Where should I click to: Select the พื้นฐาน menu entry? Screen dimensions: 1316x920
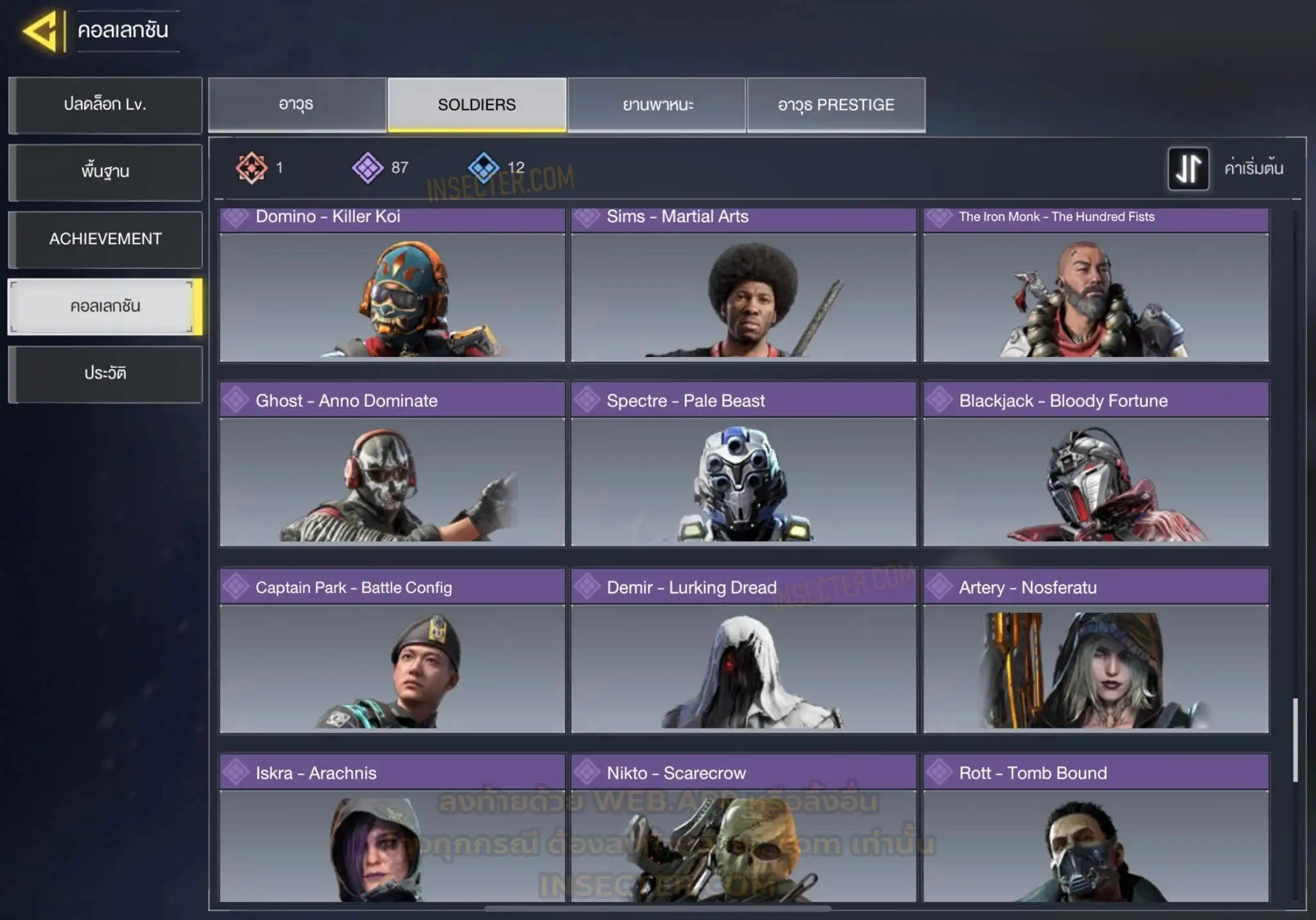[x=105, y=172]
